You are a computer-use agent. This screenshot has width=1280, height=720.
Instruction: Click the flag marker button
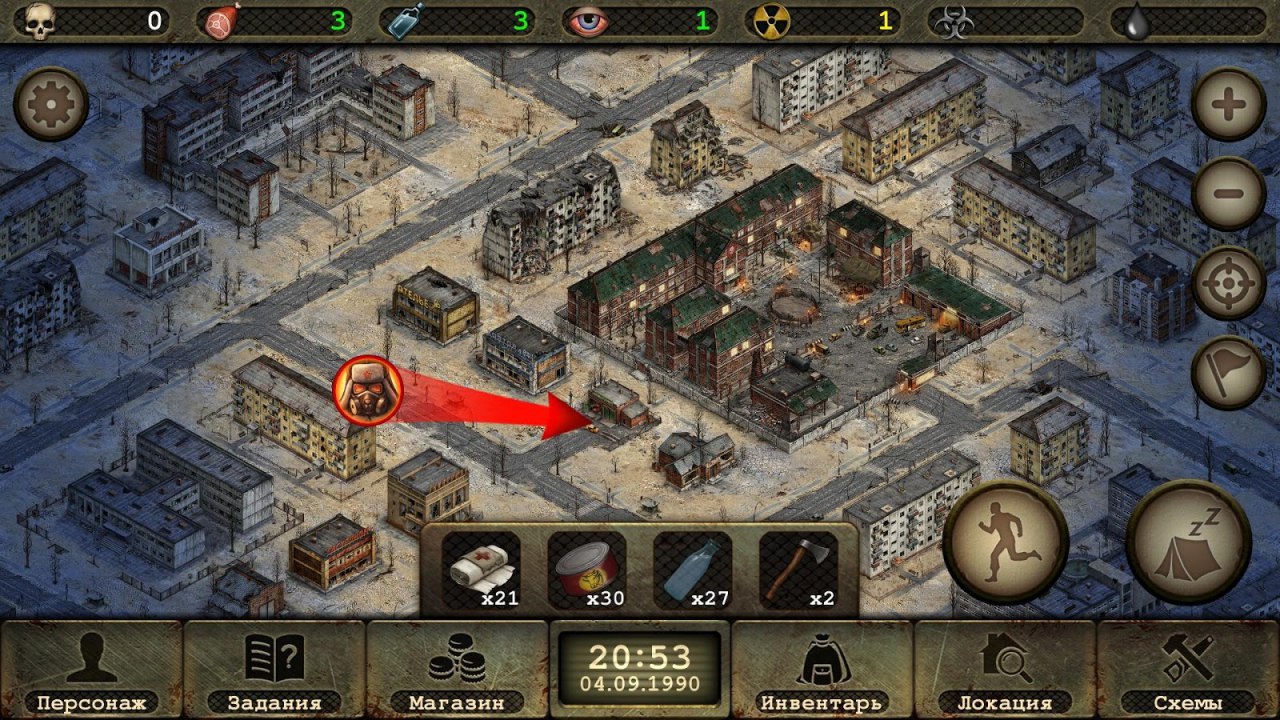(x=1229, y=372)
